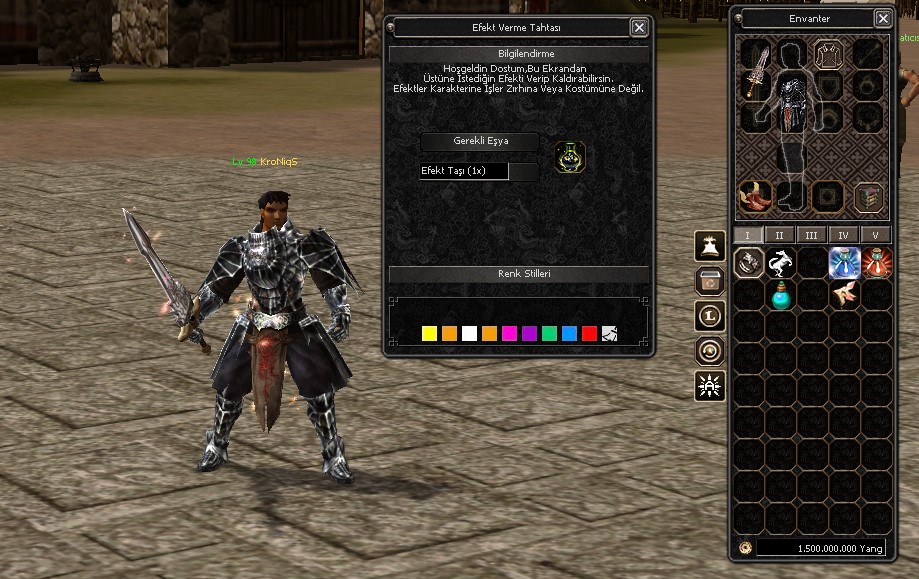Viewport: 919px width, 579px height.
Task: Click the Gerekli Eşya button
Action: point(480,141)
